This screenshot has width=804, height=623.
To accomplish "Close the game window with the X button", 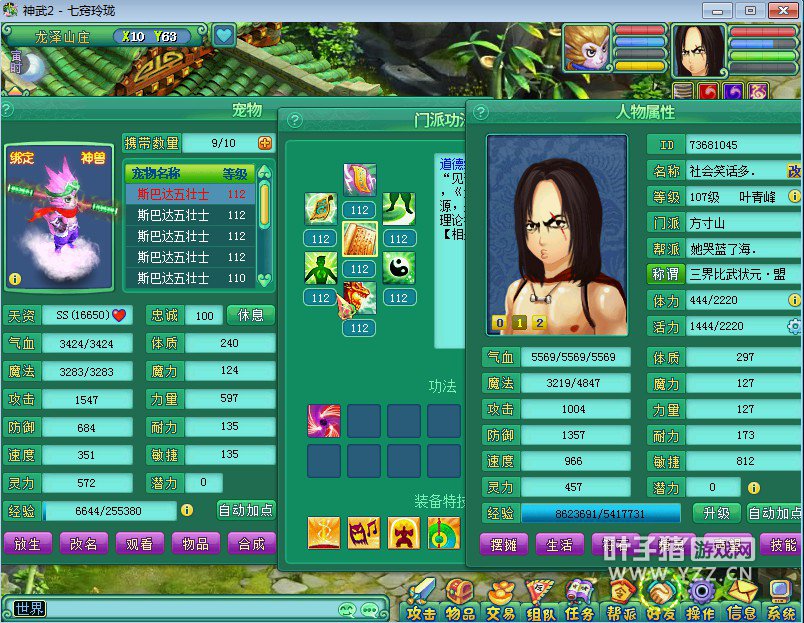I will point(780,10).
